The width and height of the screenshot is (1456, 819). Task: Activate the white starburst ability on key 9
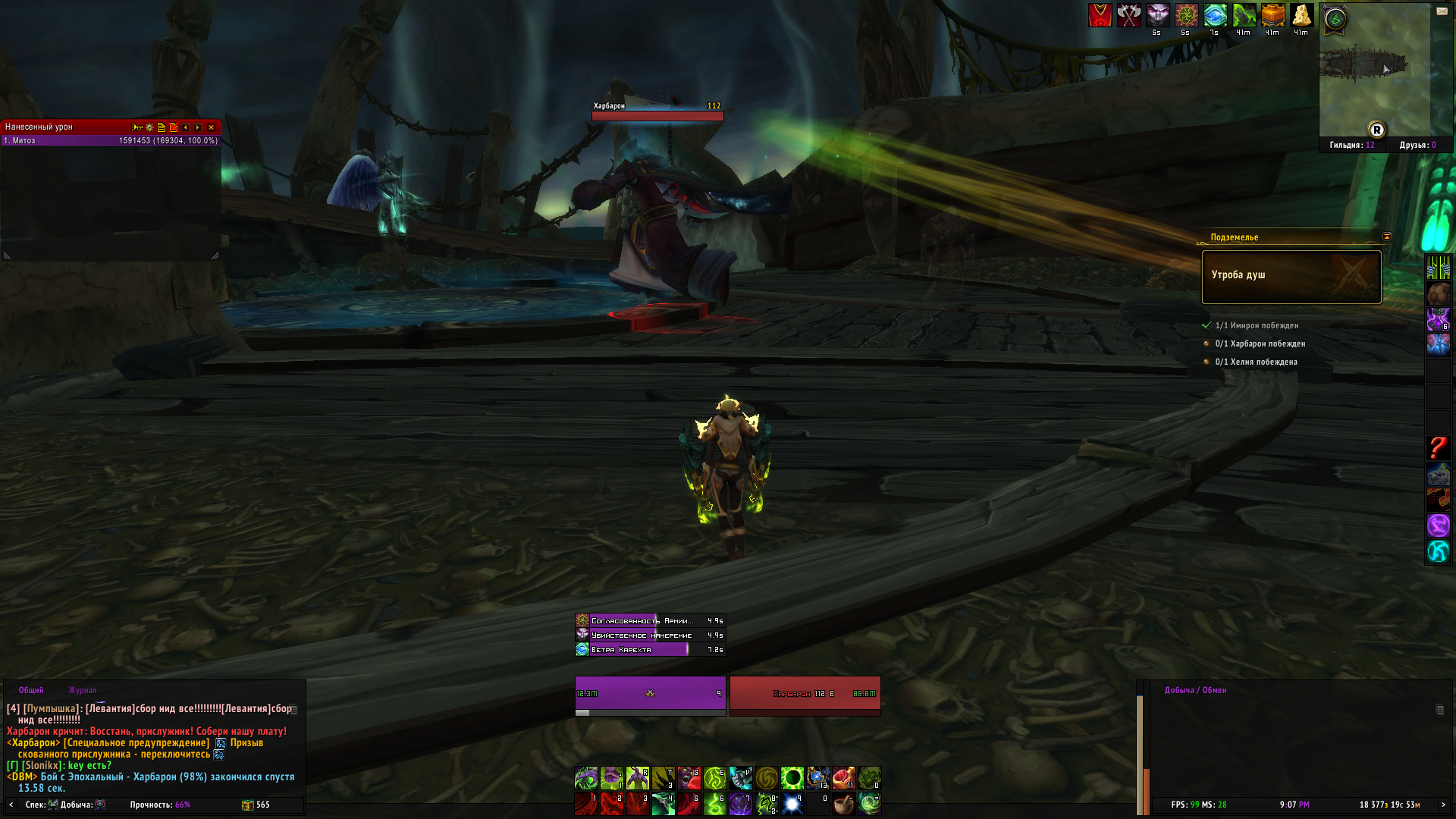[x=792, y=804]
